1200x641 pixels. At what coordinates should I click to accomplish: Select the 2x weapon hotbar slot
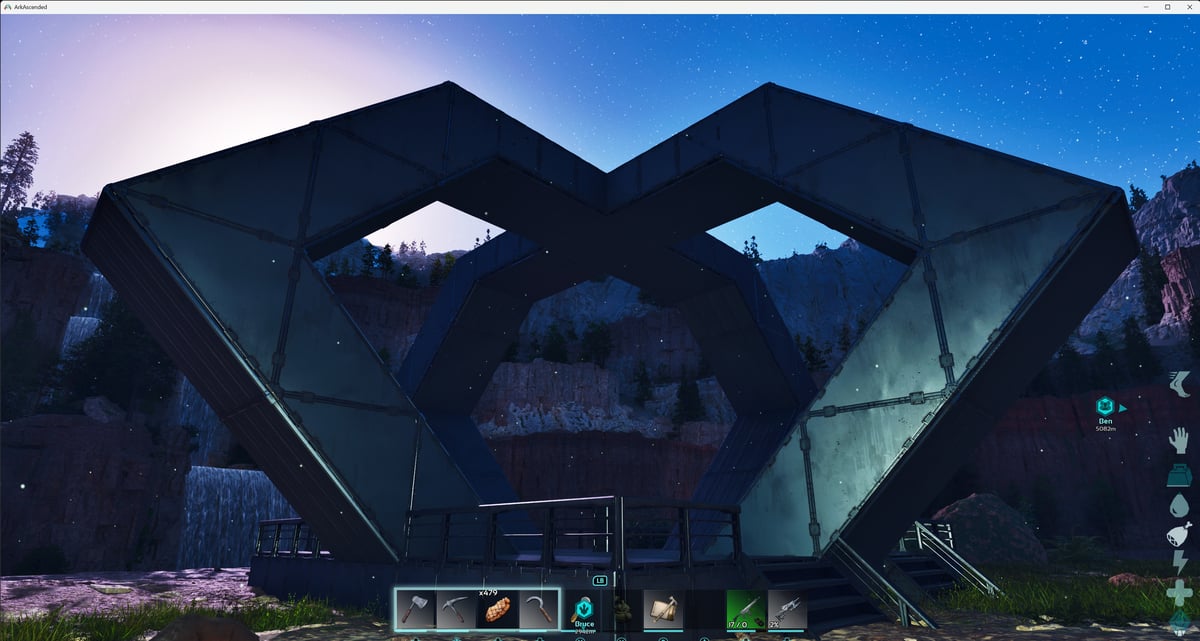click(x=787, y=609)
